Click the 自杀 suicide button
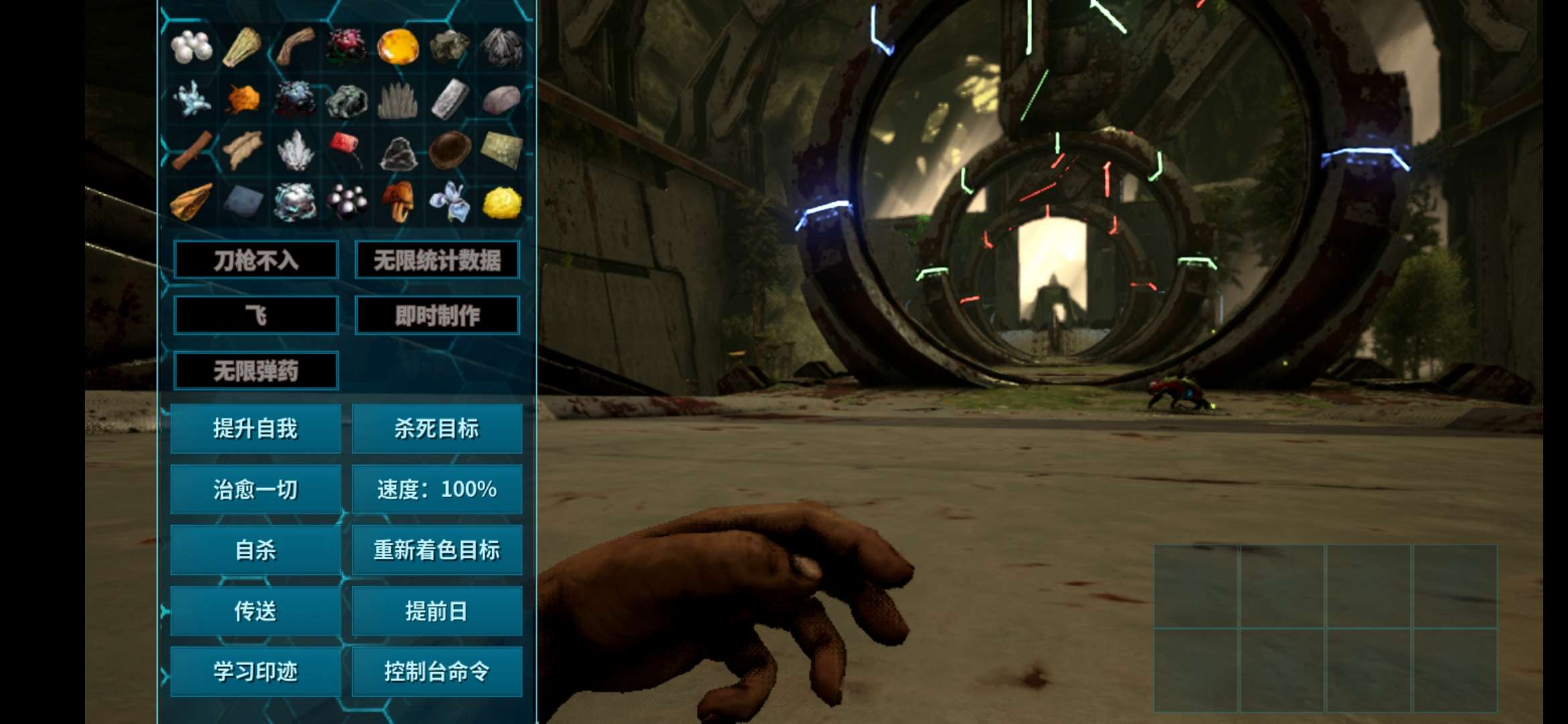The width and height of the screenshot is (1568, 724). click(x=255, y=550)
